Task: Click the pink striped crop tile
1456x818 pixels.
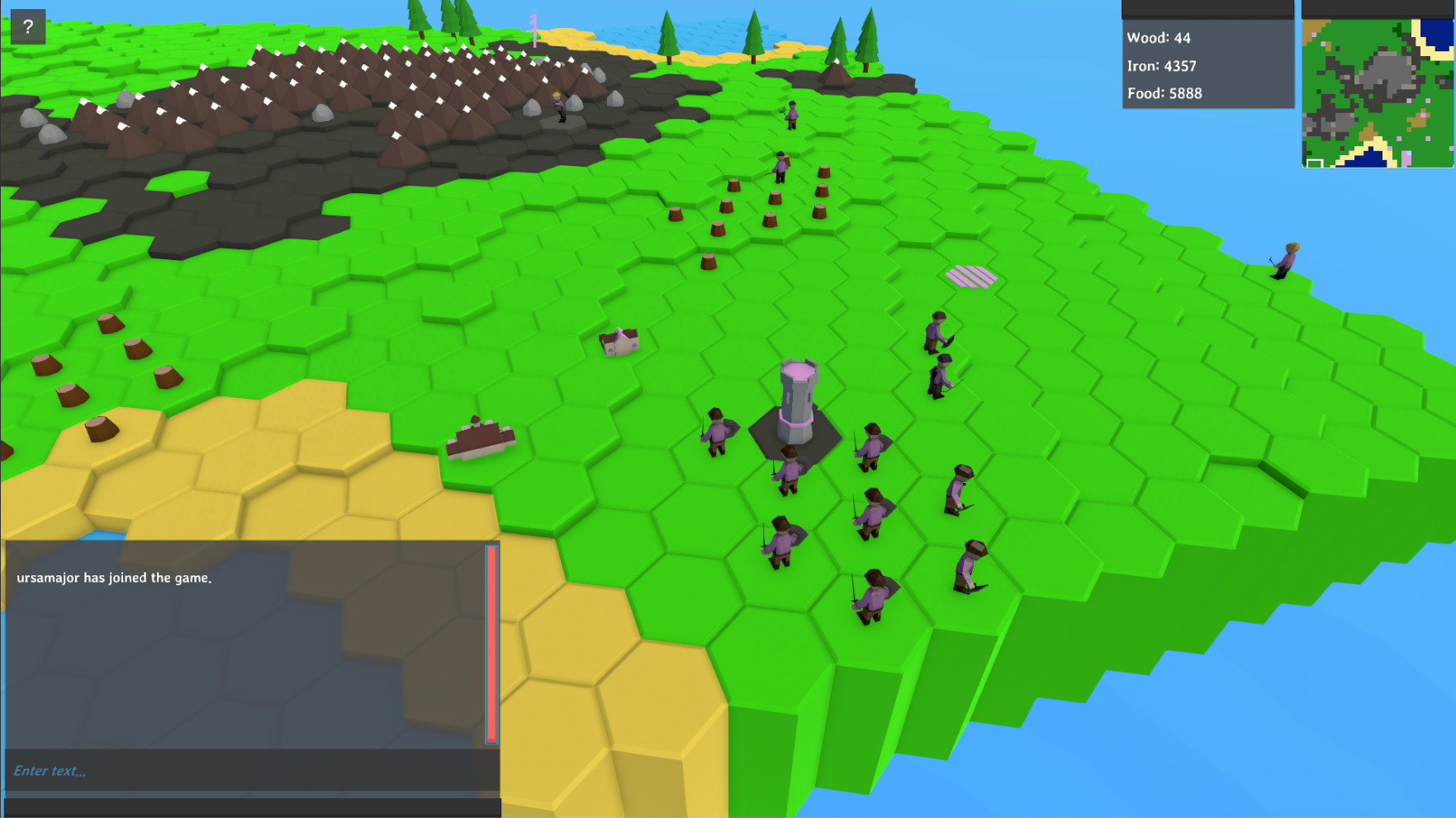Action: [973, 277]
